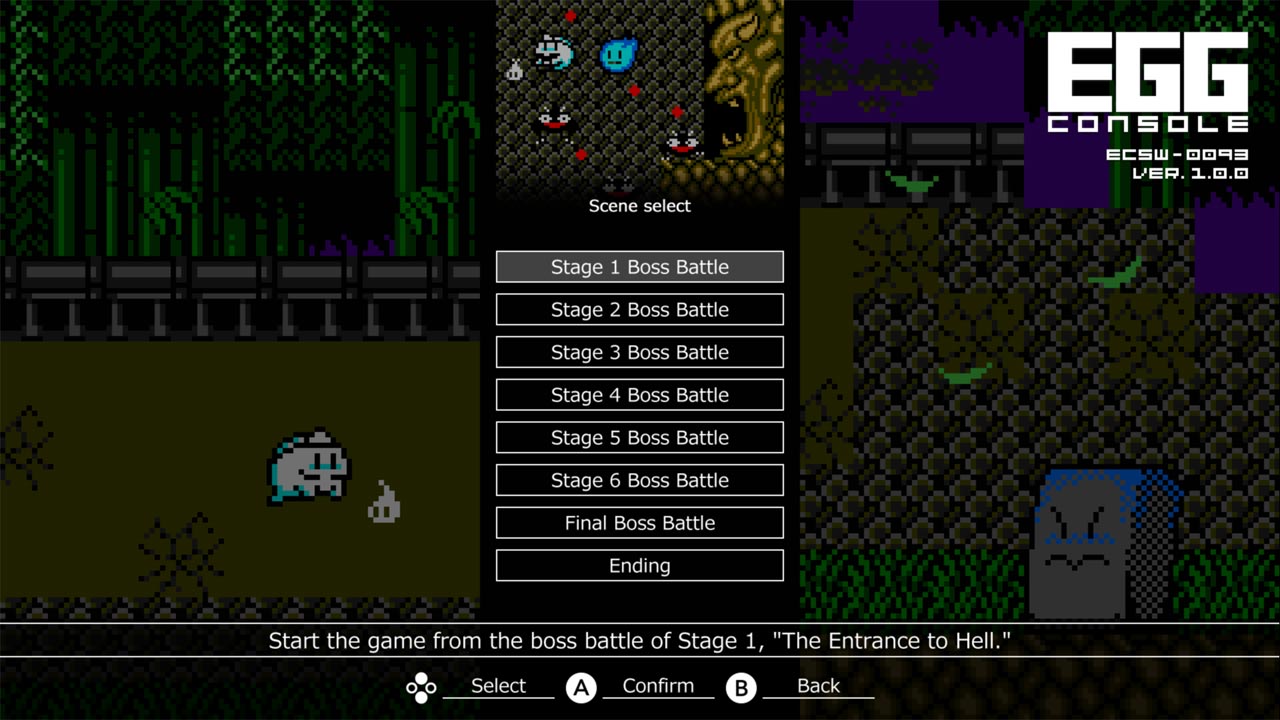This screenshot has width=1280, height=720.
Task: Select Stage 5 Boss Battle
Action: pos(639,437)
